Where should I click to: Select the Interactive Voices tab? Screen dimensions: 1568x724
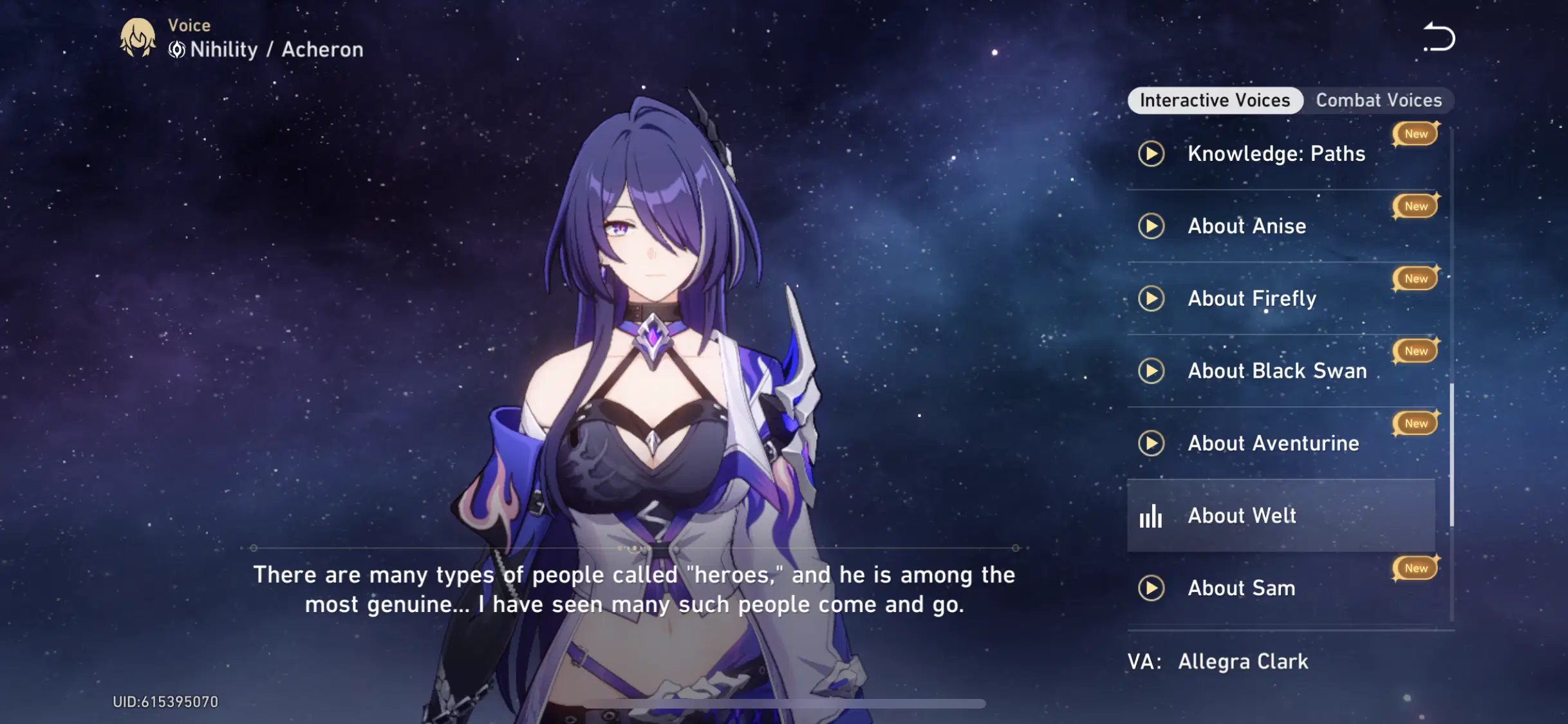click(x=1214, y=100)
